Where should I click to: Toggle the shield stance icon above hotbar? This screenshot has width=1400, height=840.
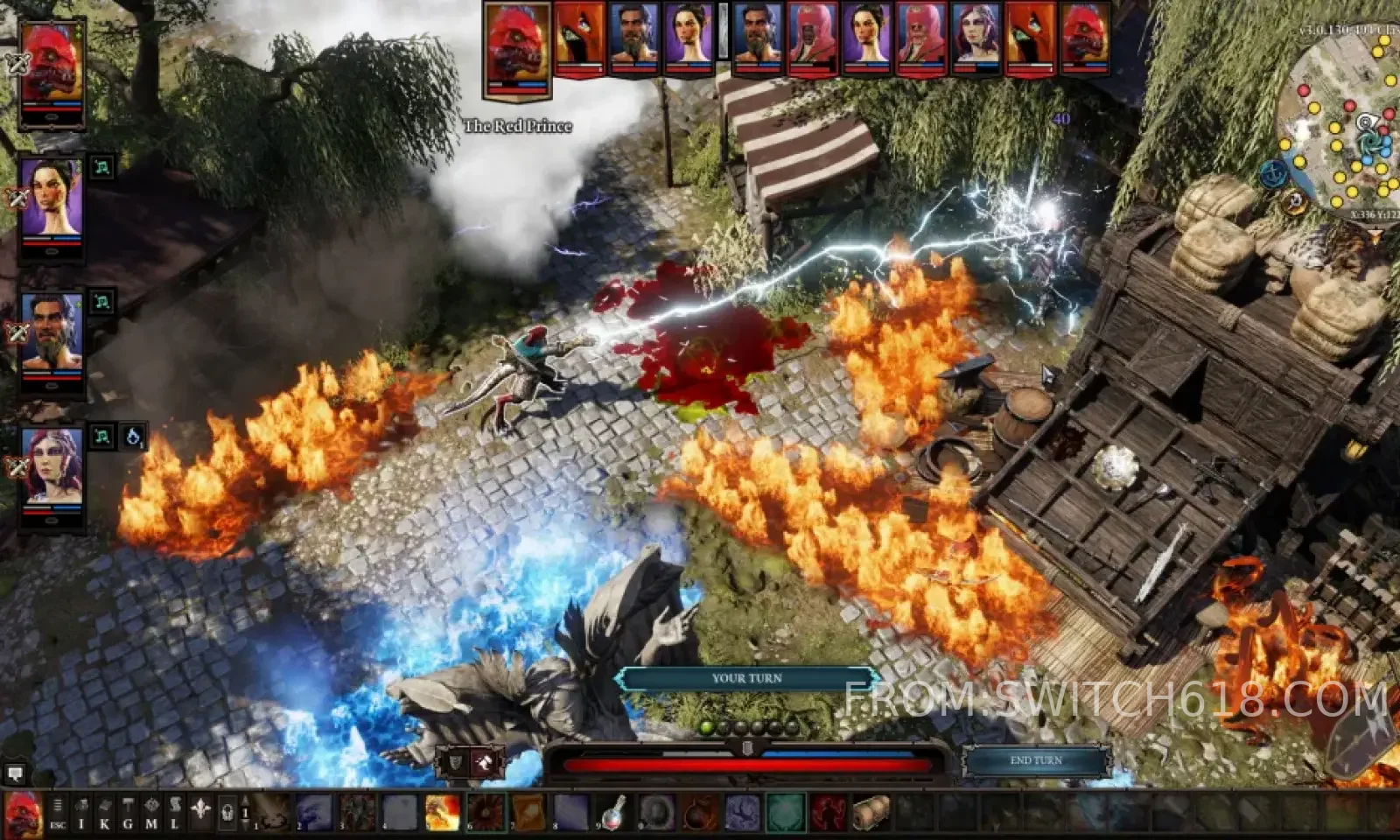click(456, 763)
